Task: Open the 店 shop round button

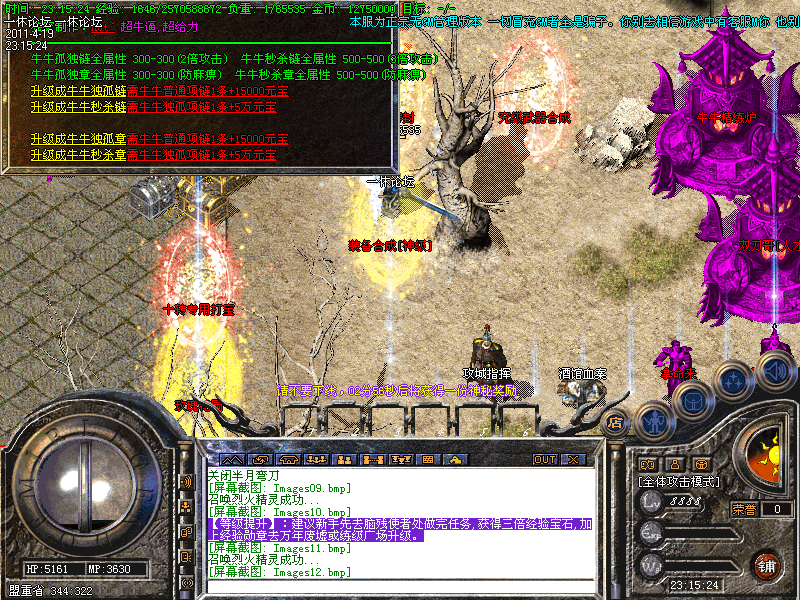Action: click(615, 423)
